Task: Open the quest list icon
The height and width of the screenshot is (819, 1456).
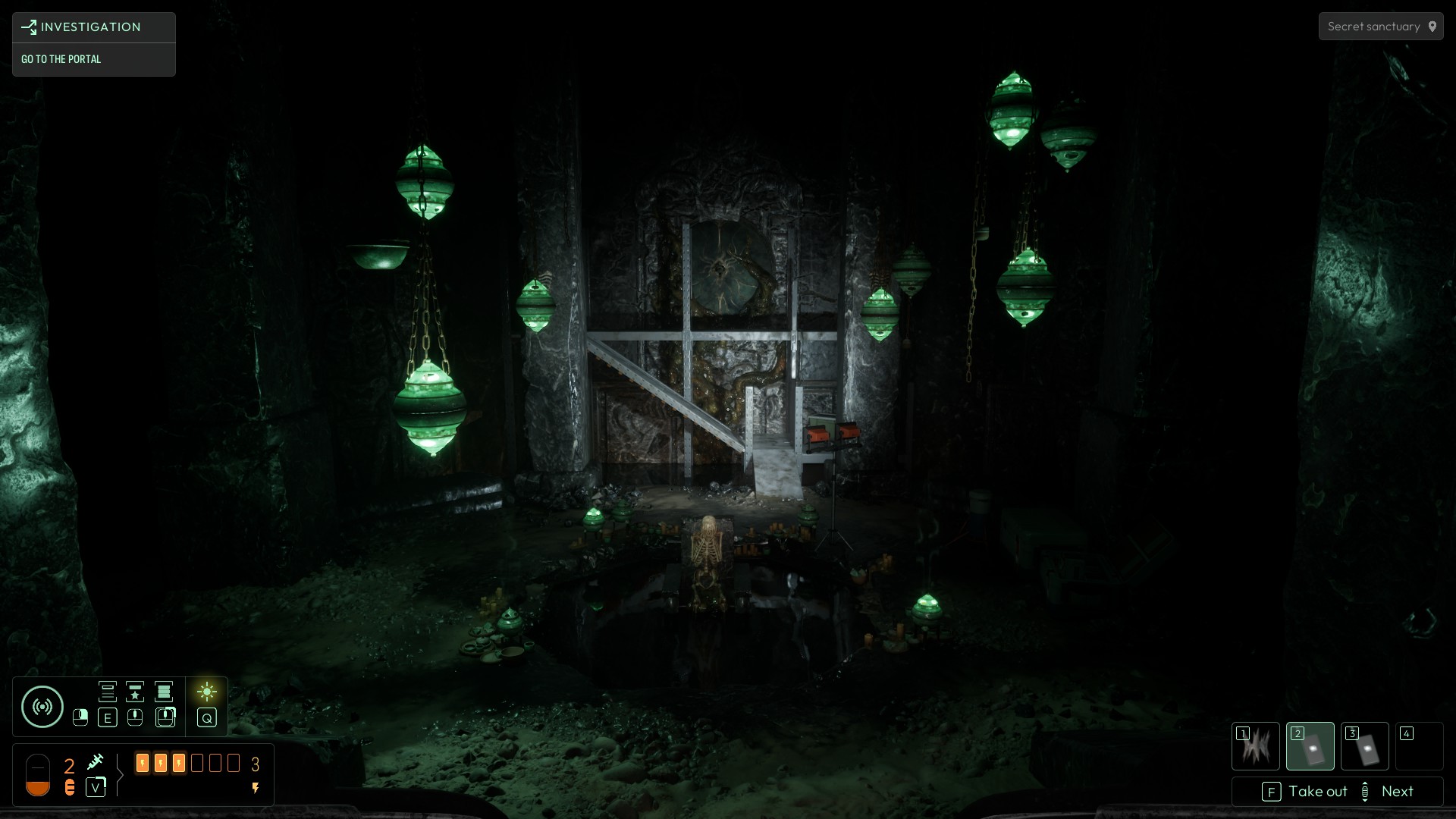Action: [108, 692]
